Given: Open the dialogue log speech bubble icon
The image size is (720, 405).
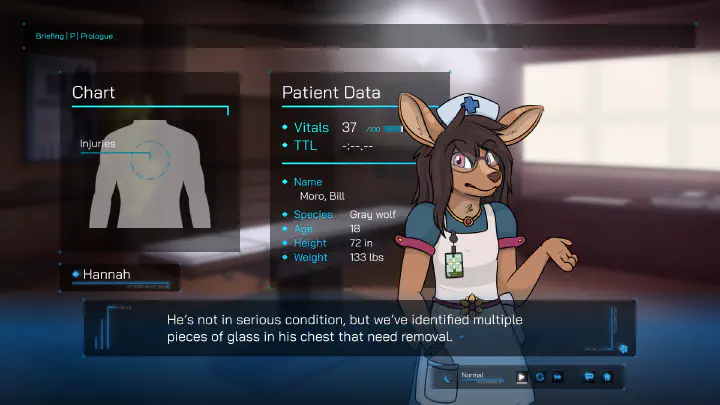Looking at the screenshot, I should pos(588,377).
